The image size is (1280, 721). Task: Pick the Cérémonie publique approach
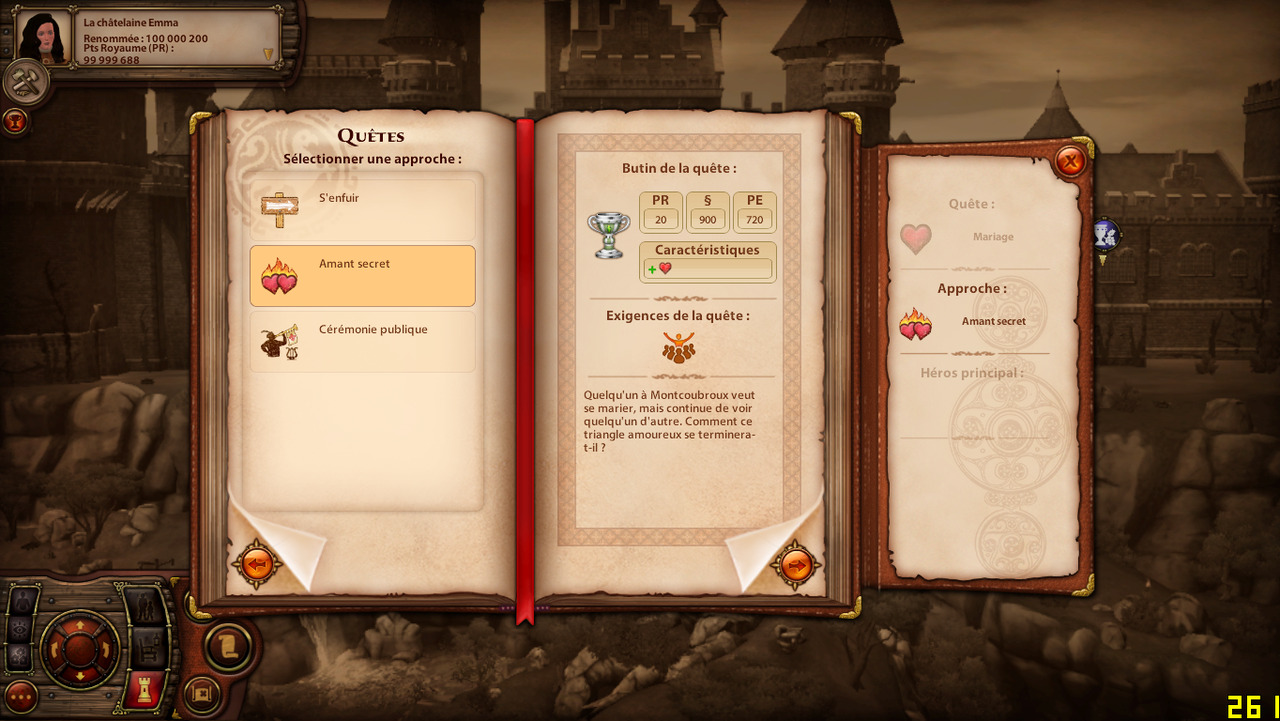click(362, 342)
